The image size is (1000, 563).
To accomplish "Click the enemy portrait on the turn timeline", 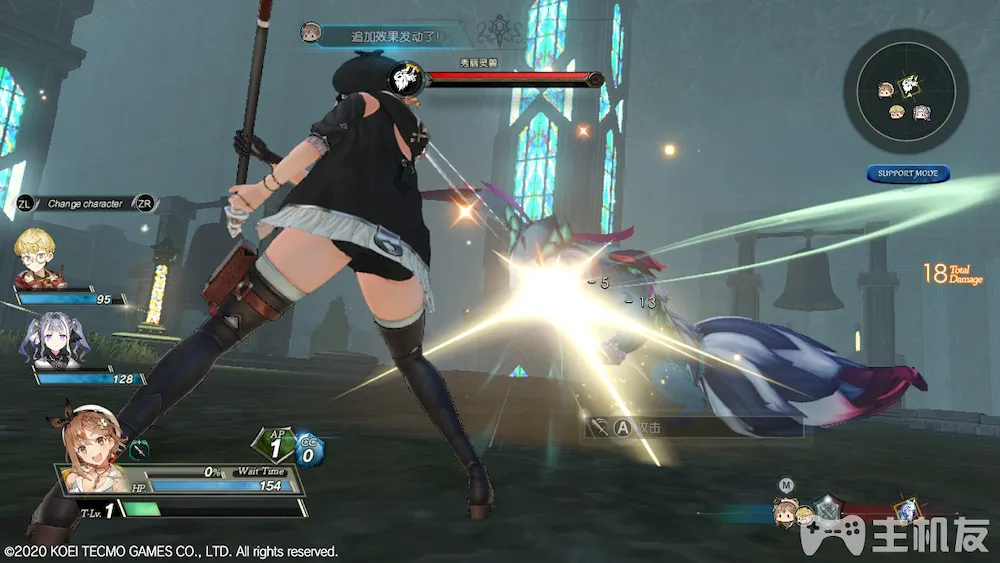I will coord(908,510).
